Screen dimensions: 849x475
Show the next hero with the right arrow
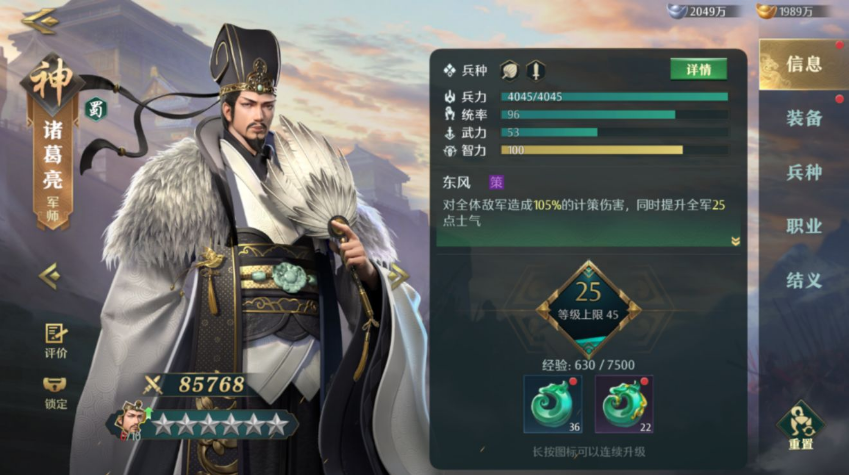point(398,276)
